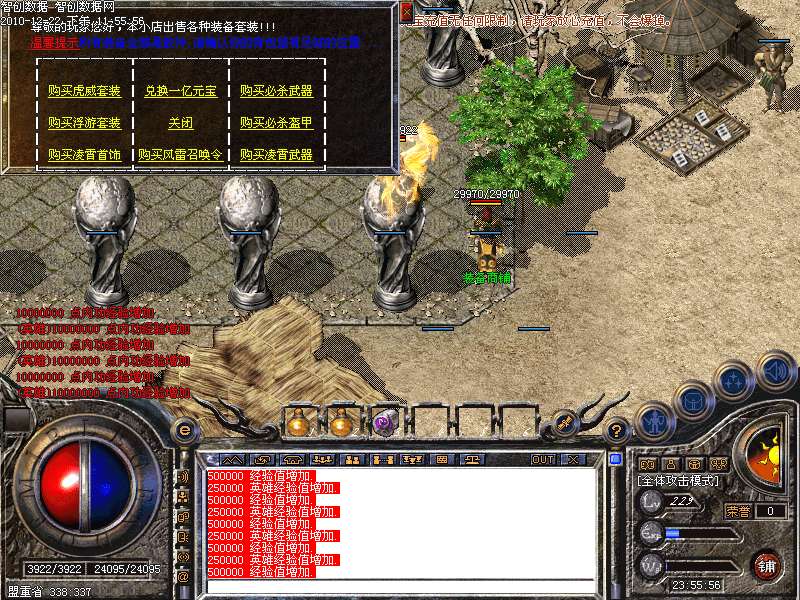Choose the 购买凌霄首饰 option

coord(84,155)
